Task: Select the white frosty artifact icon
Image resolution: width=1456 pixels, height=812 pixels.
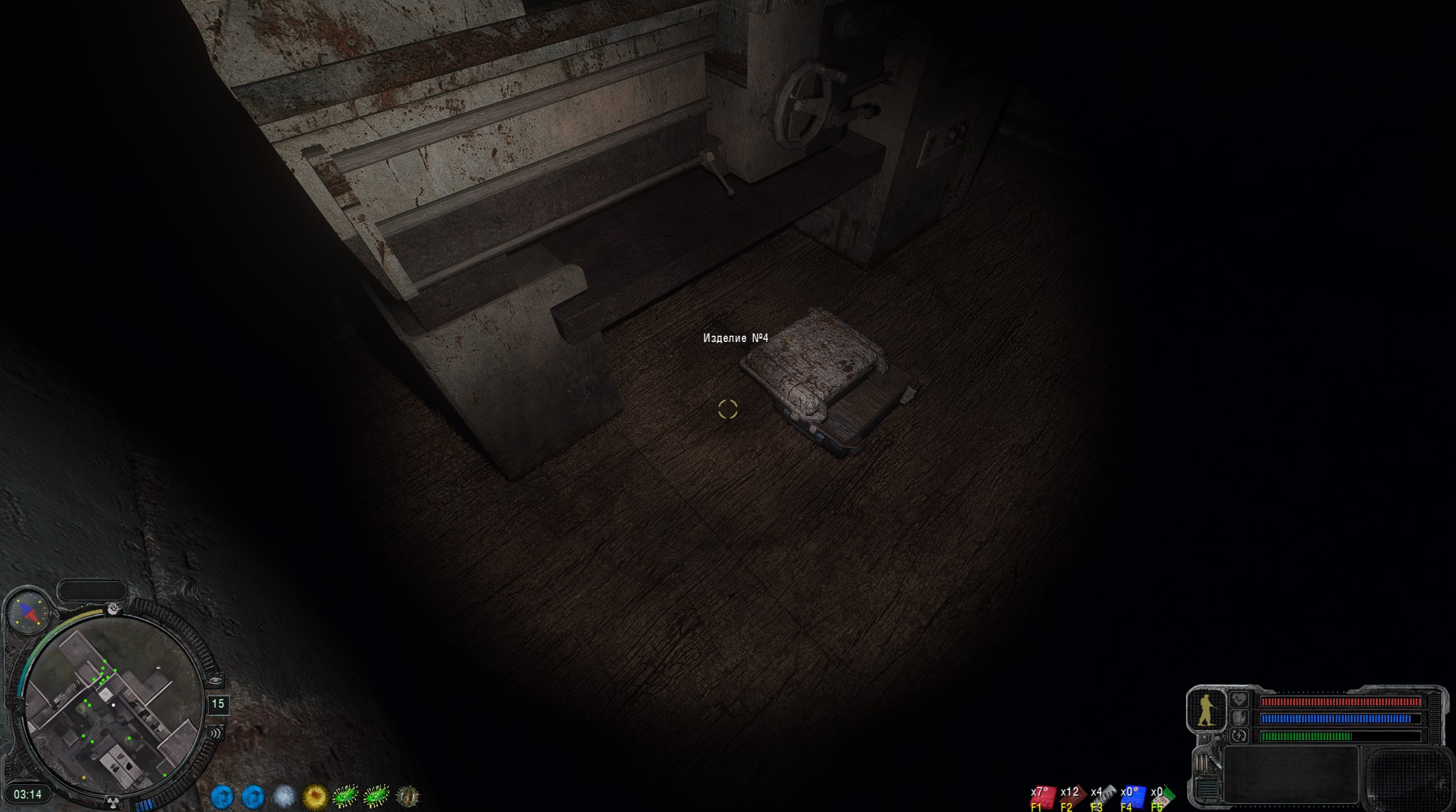Action: click(x=284, y=796)
